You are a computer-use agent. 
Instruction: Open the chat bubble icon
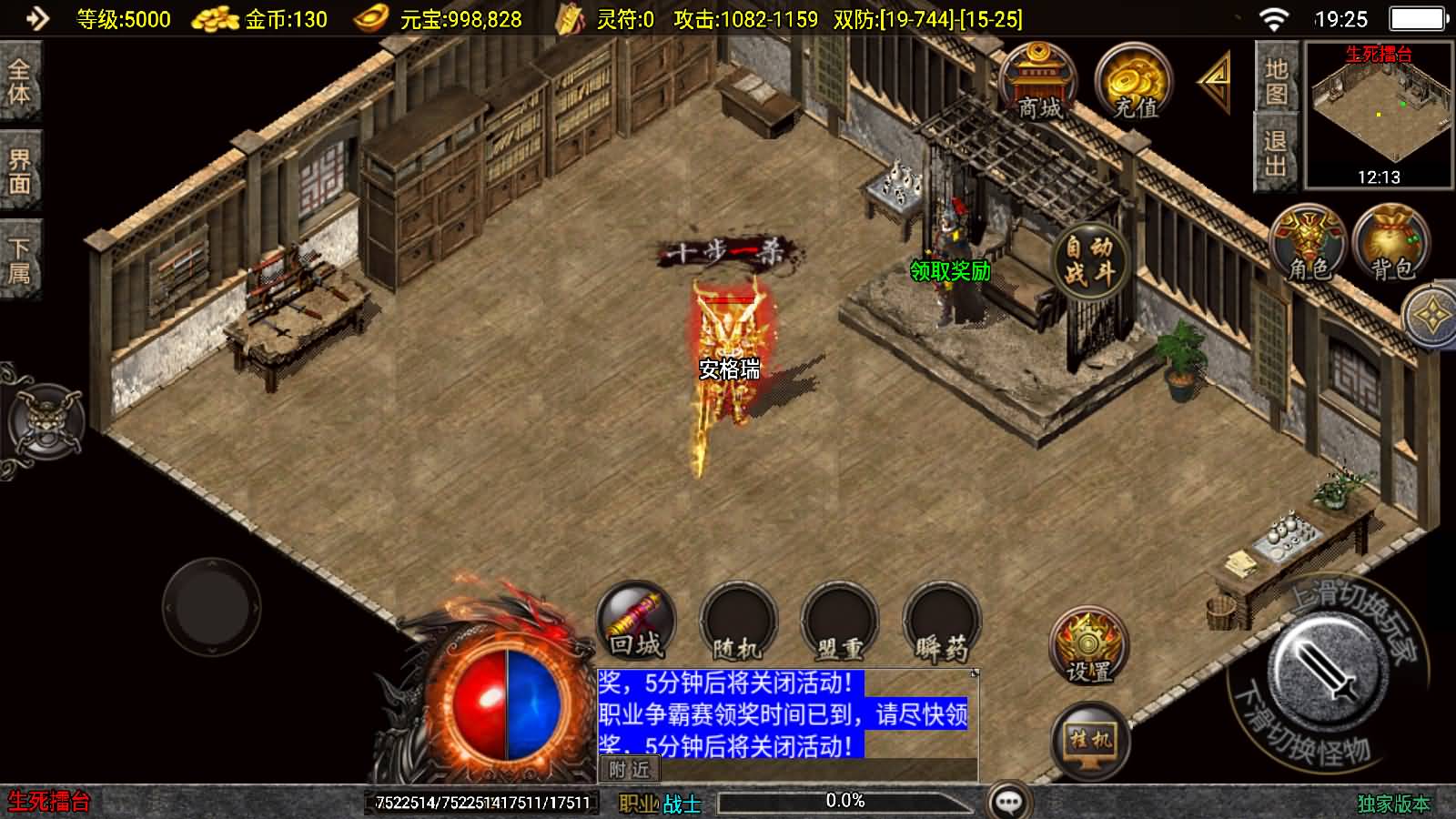point(1009,802)
